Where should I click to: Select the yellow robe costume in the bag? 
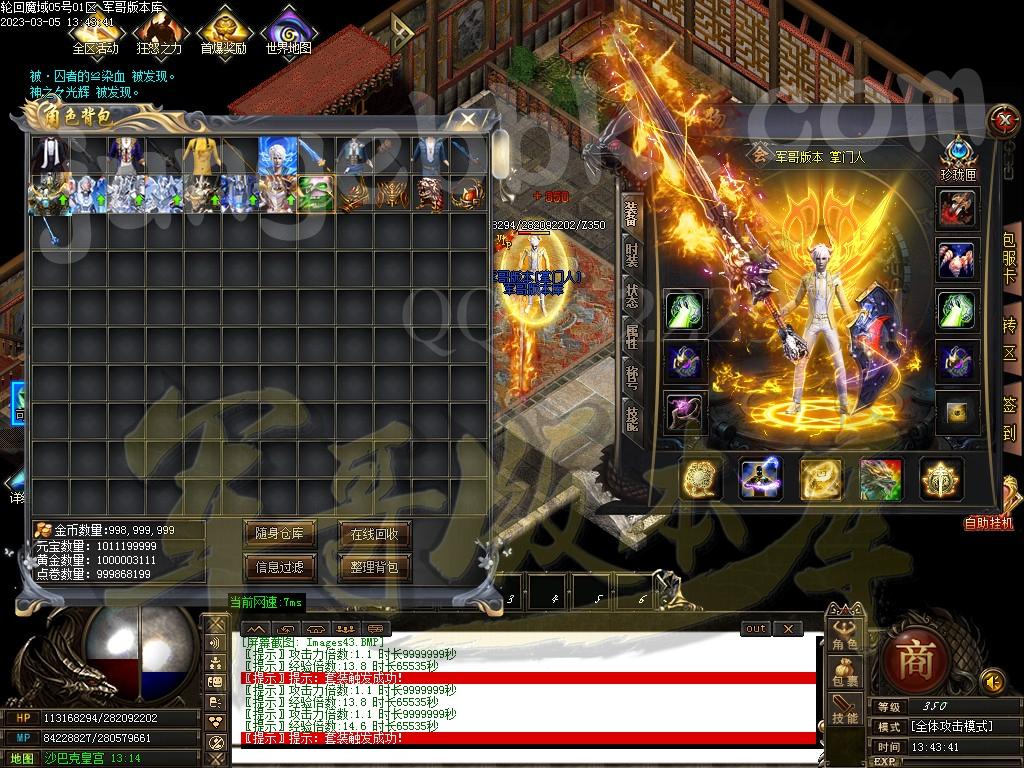(x=204, y=155)
